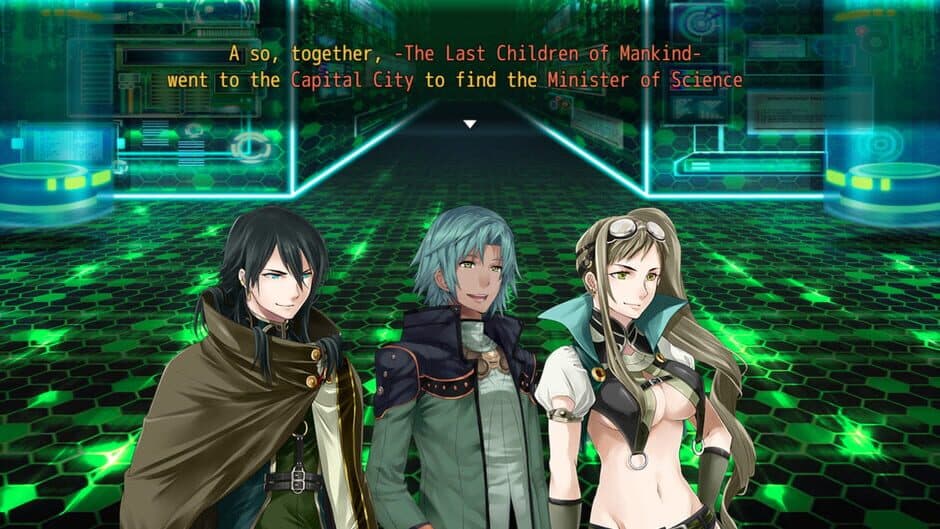Click the white arrow to continue dialogue

pos(469,124)
